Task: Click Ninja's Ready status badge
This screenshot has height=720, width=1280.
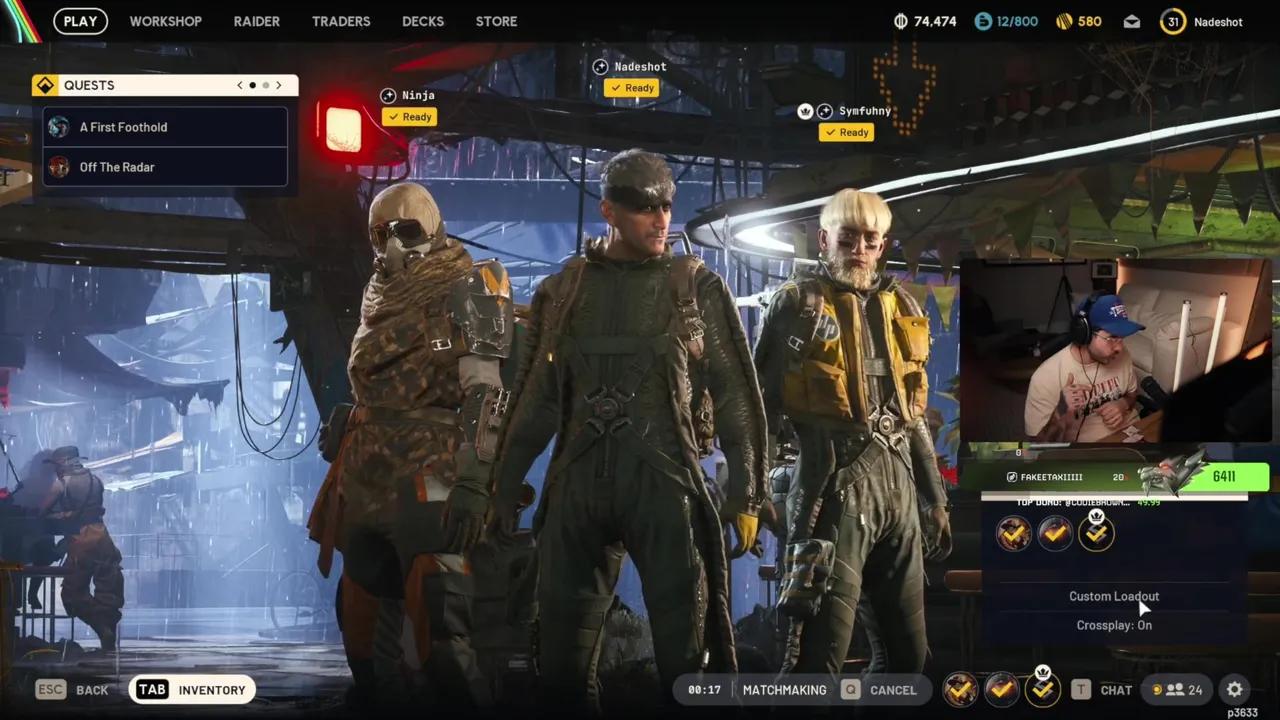Action: click(409, 117)
